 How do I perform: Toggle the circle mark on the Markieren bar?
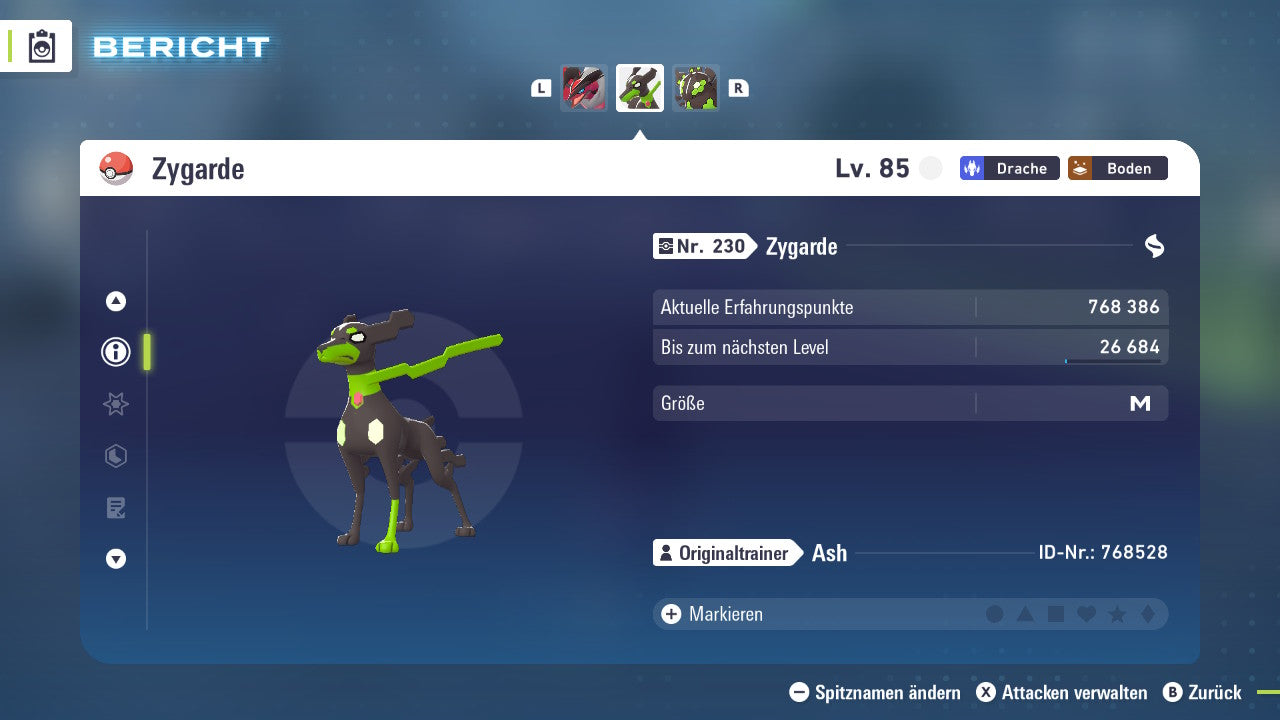tap(995, 614)
